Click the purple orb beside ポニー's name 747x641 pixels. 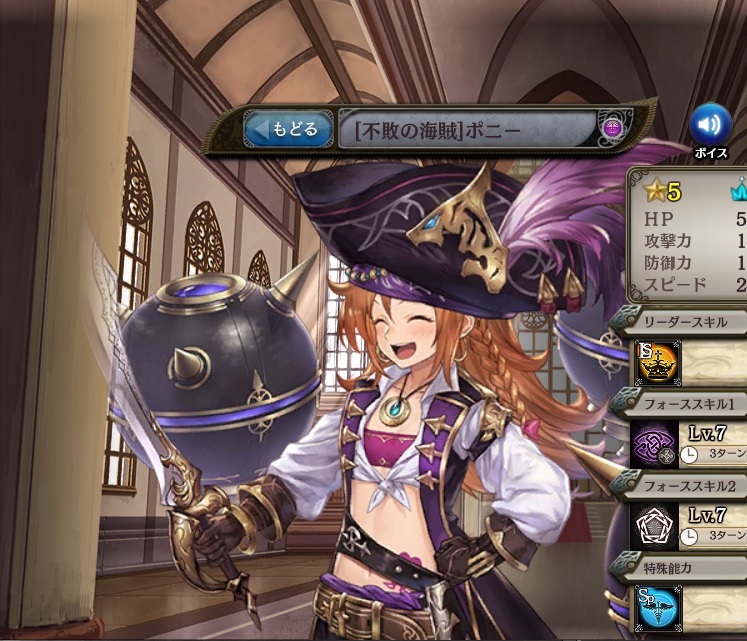click(x=613, y=128)
